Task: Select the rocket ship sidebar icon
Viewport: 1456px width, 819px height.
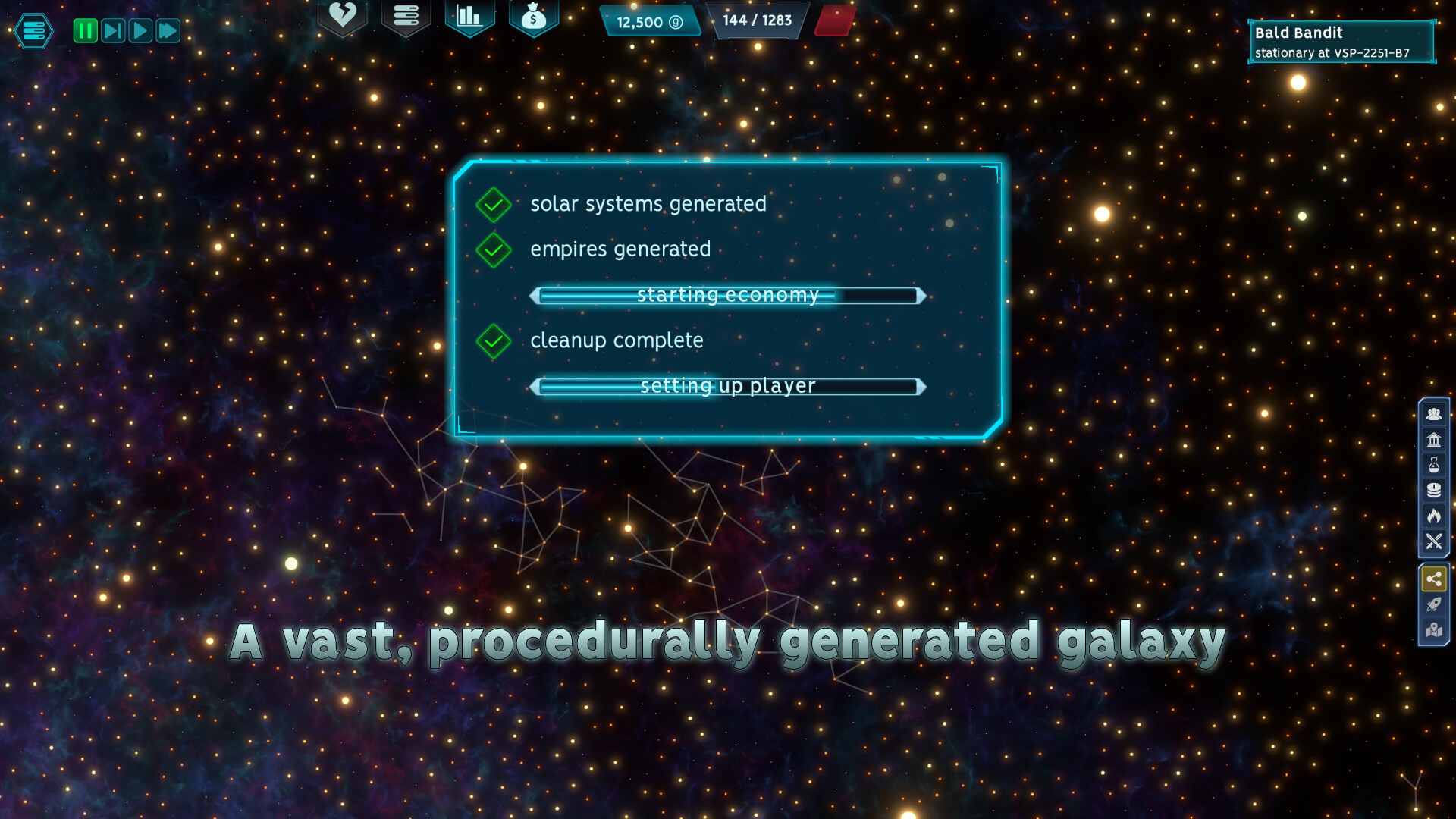Action: (x=1433, y=604)
